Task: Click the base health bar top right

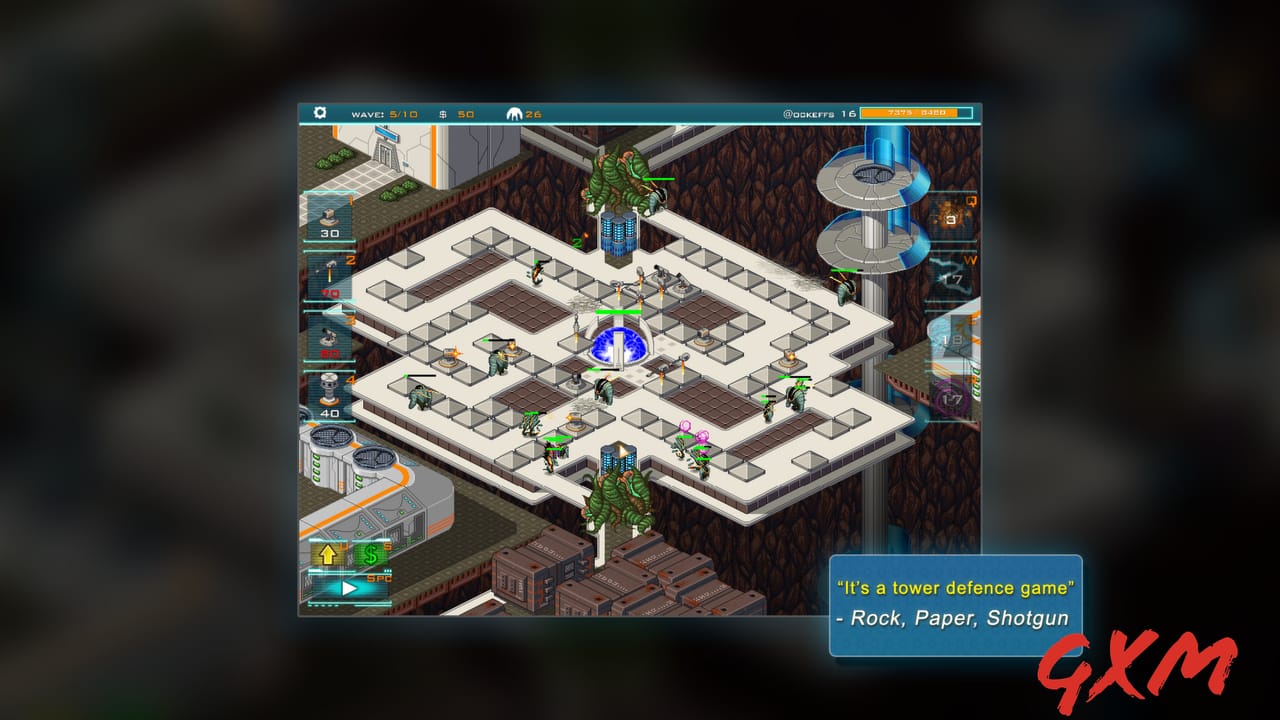Action: coord(915,113)
